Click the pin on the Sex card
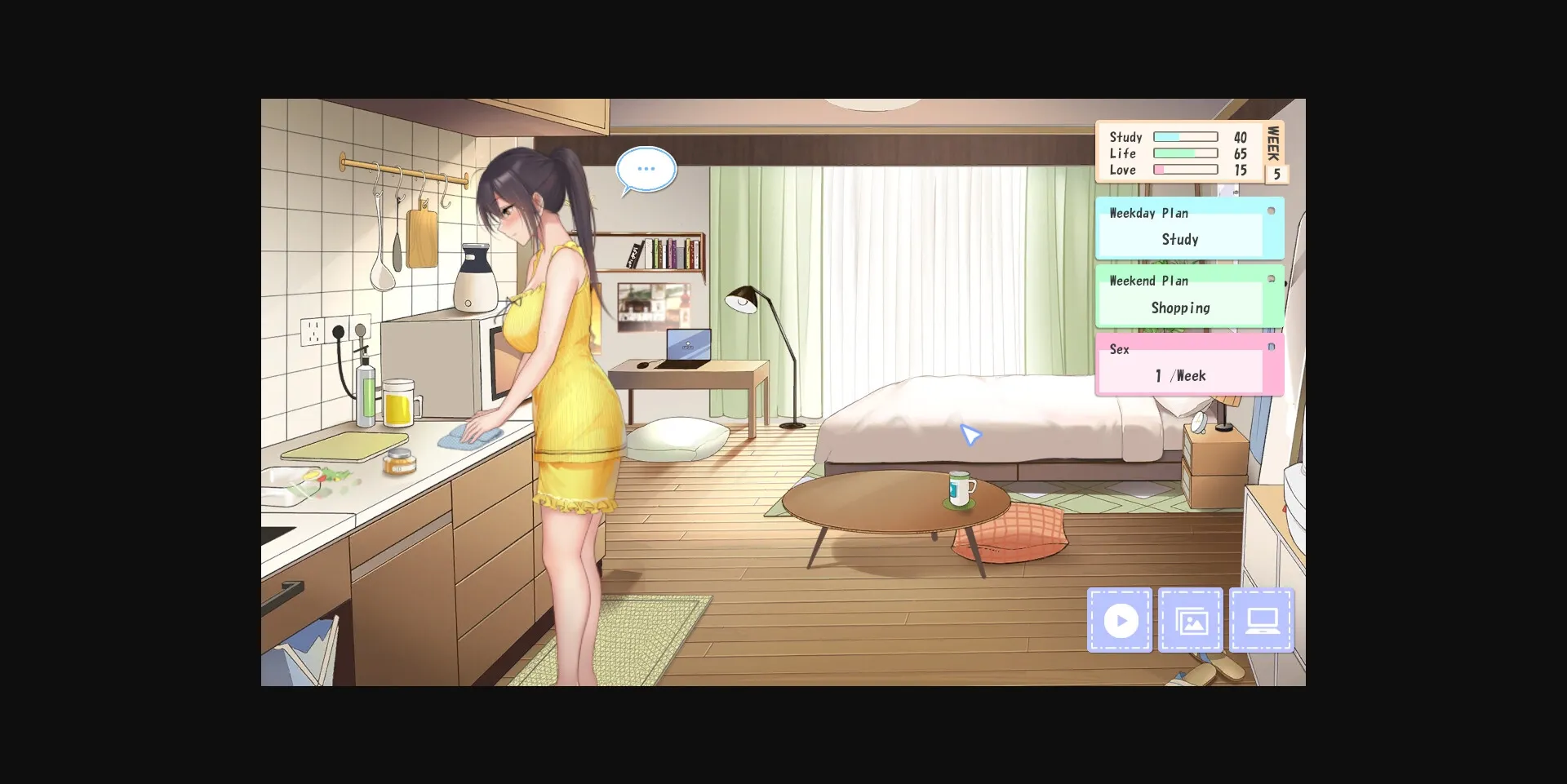Screen dimensions: 1567x784 (x=1271, y=346)
